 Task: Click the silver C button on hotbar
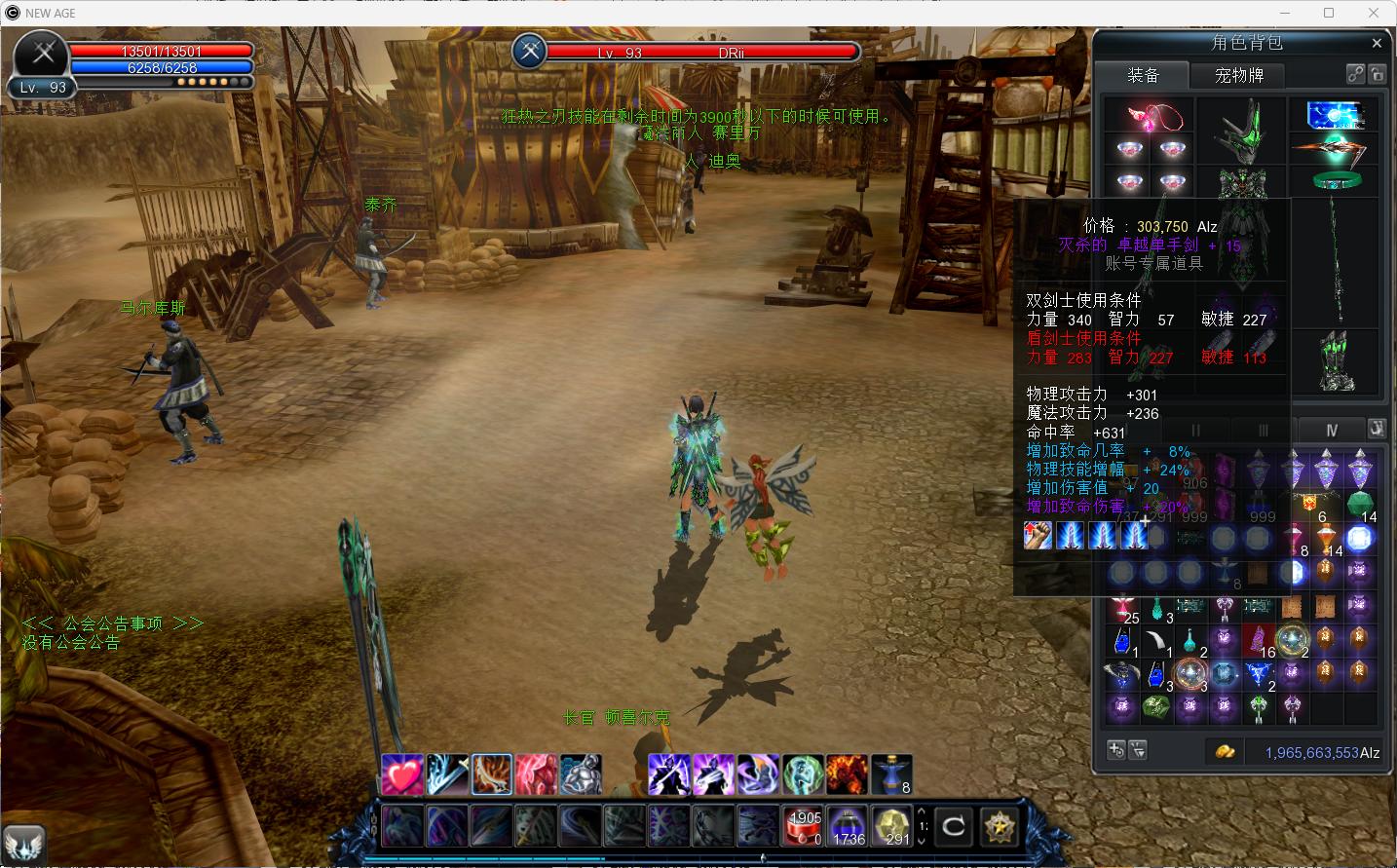(953, 827)
